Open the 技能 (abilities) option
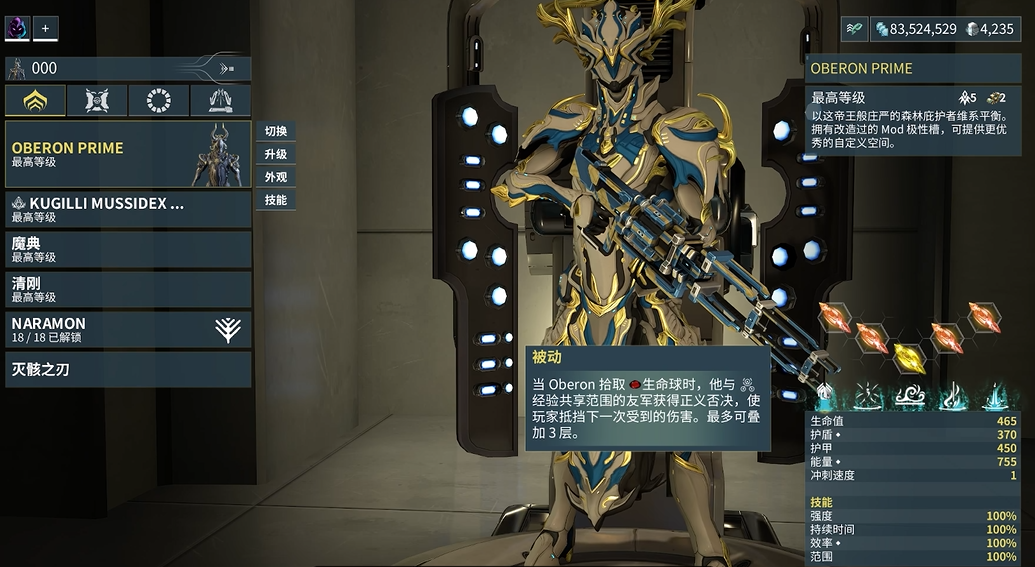Image resolution: width=1035 pixels, height=567 pixels. [x=276, y=200]
